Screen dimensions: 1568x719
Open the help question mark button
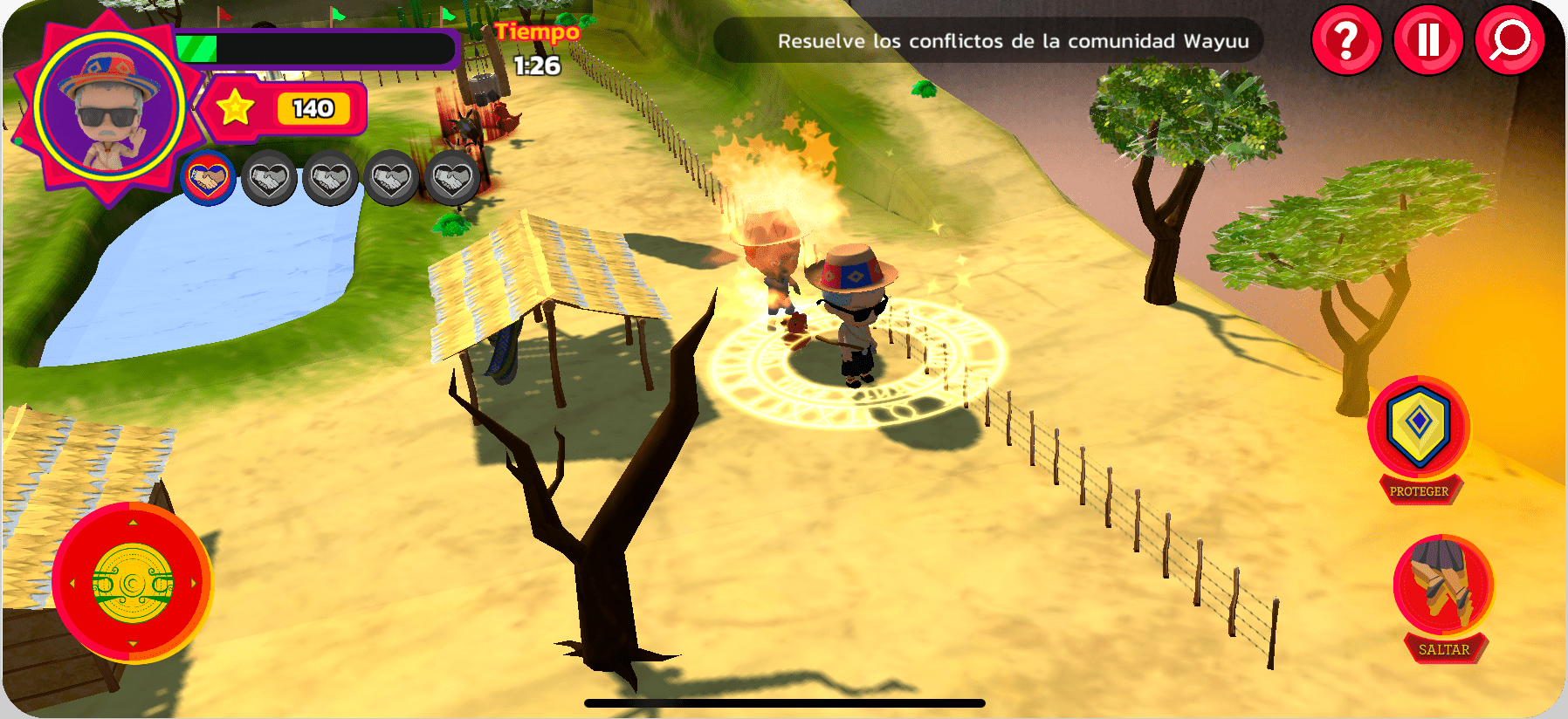click(x=1346, y=40)
